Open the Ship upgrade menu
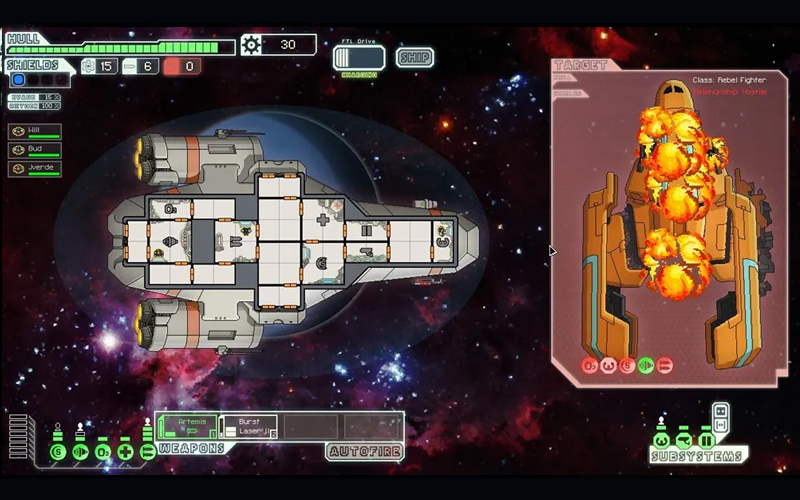 coord(414,57)
